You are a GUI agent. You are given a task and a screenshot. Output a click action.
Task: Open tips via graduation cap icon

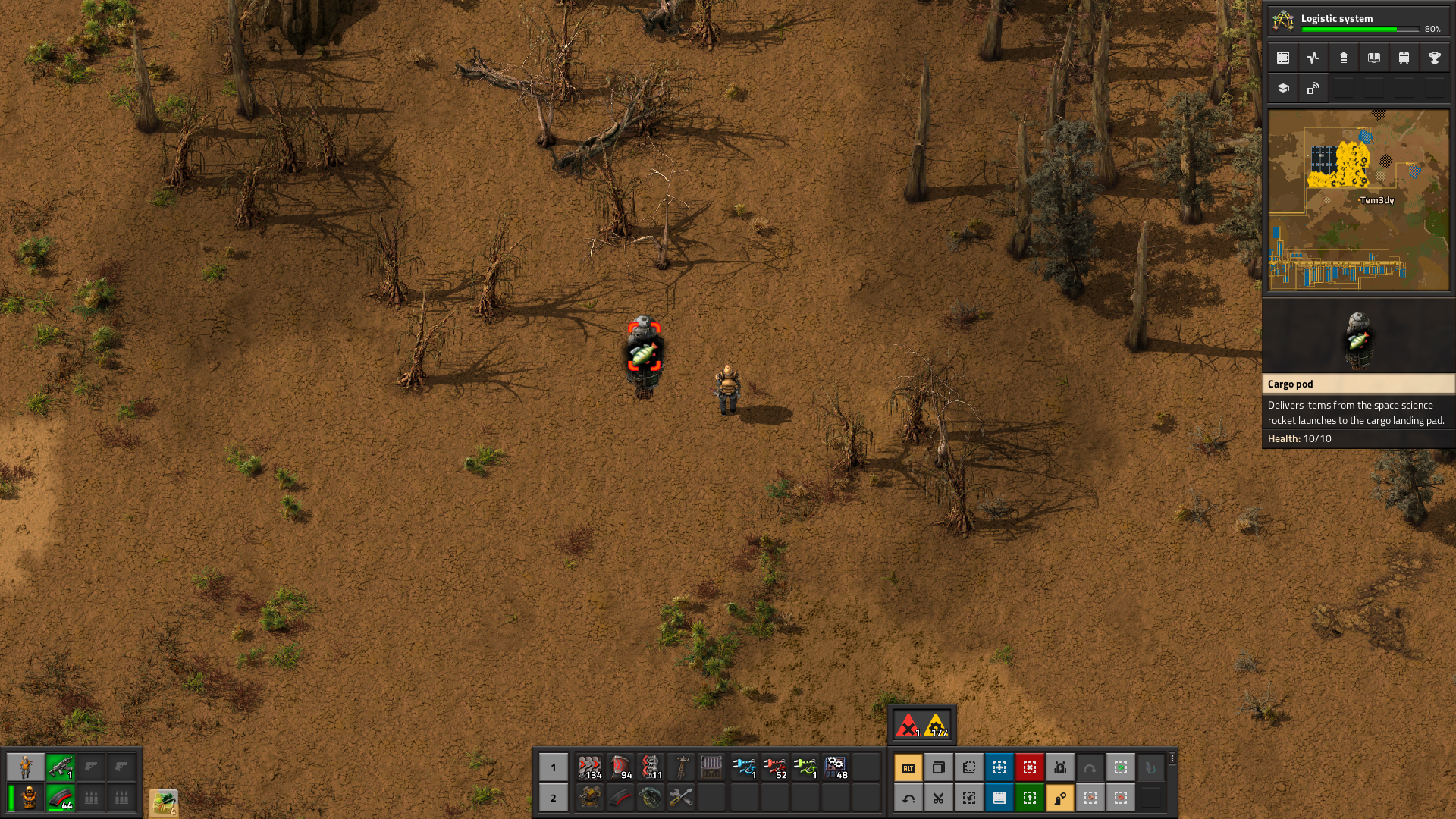point(1283,88)
